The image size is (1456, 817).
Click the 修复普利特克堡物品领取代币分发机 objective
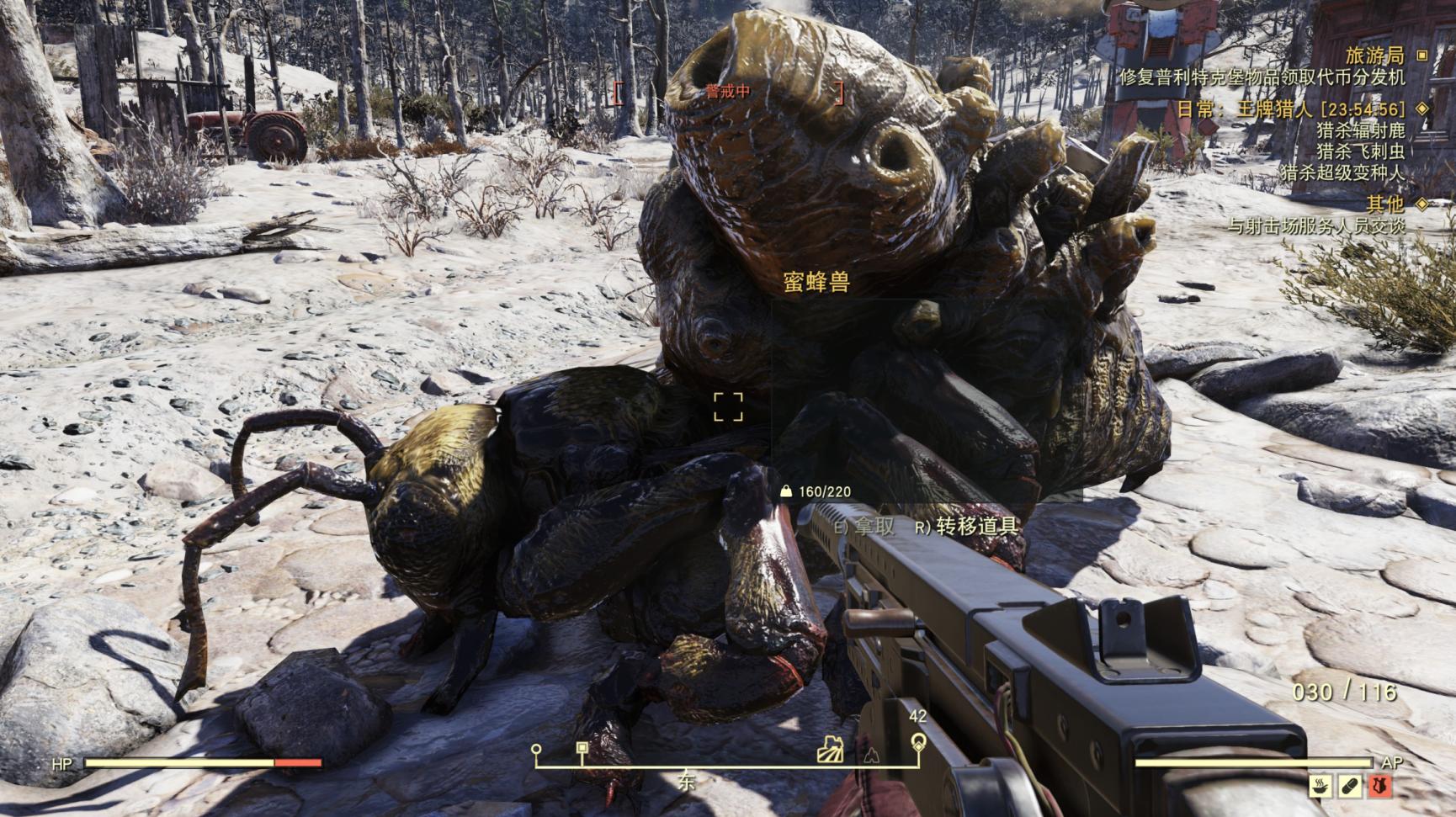click(x=1262, y=77)
